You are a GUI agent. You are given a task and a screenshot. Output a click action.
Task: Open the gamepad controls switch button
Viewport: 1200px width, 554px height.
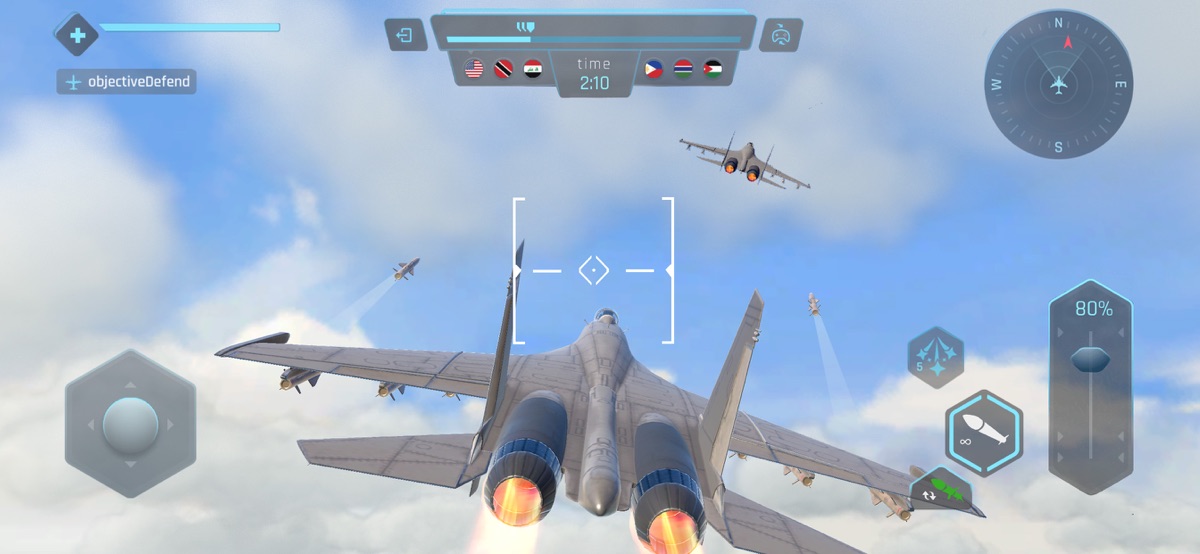point(780,36)
